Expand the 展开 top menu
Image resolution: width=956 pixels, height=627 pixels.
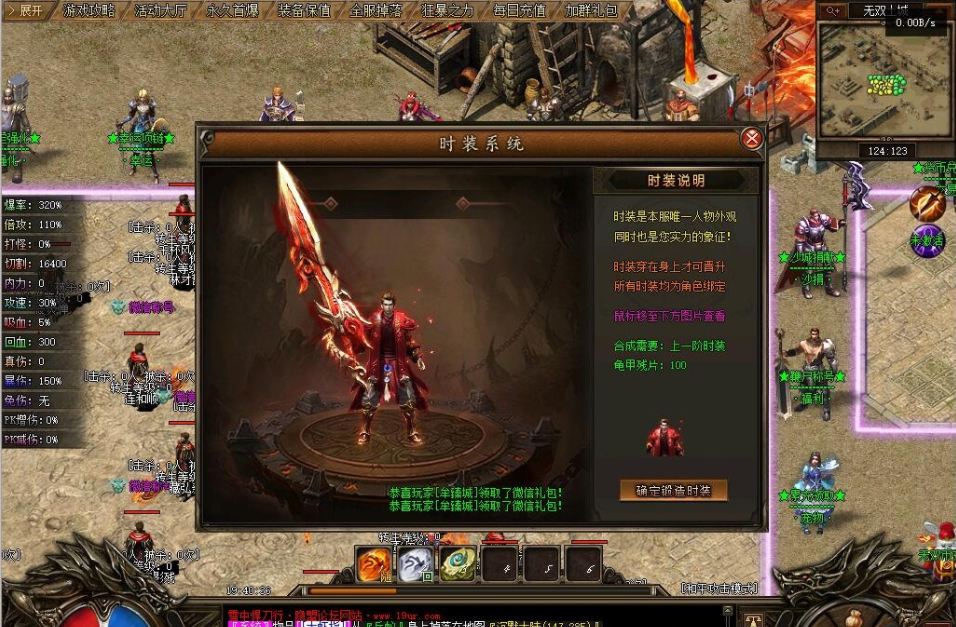click(x=26, y=11)
